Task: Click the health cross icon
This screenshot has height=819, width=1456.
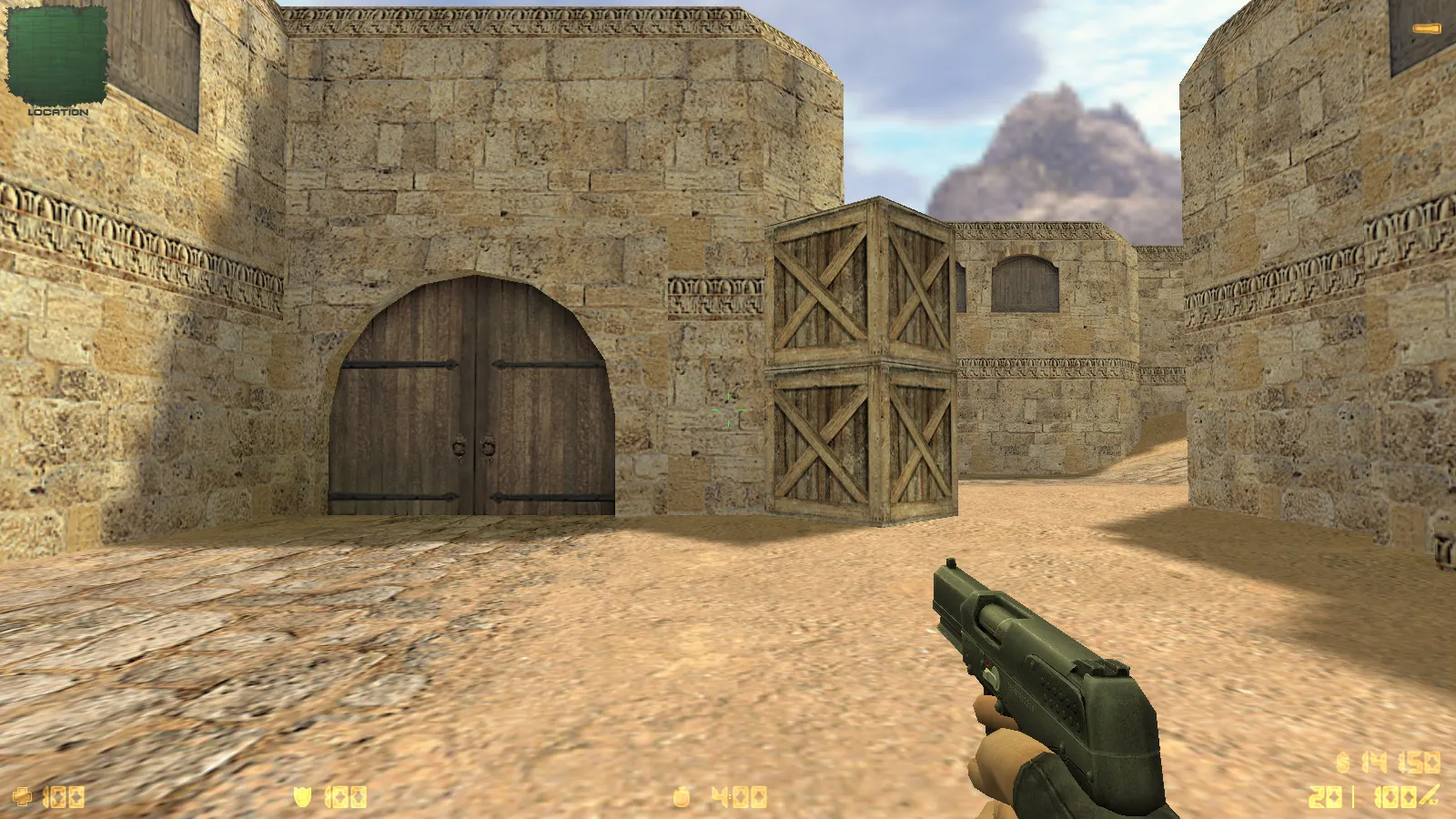Action: 20,797
